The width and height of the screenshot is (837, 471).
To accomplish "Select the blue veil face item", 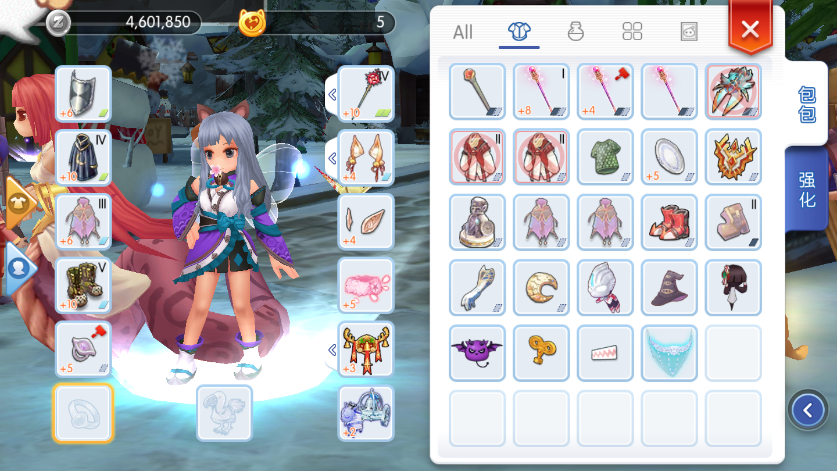I will pyautogui.click(x=669, y=352).
